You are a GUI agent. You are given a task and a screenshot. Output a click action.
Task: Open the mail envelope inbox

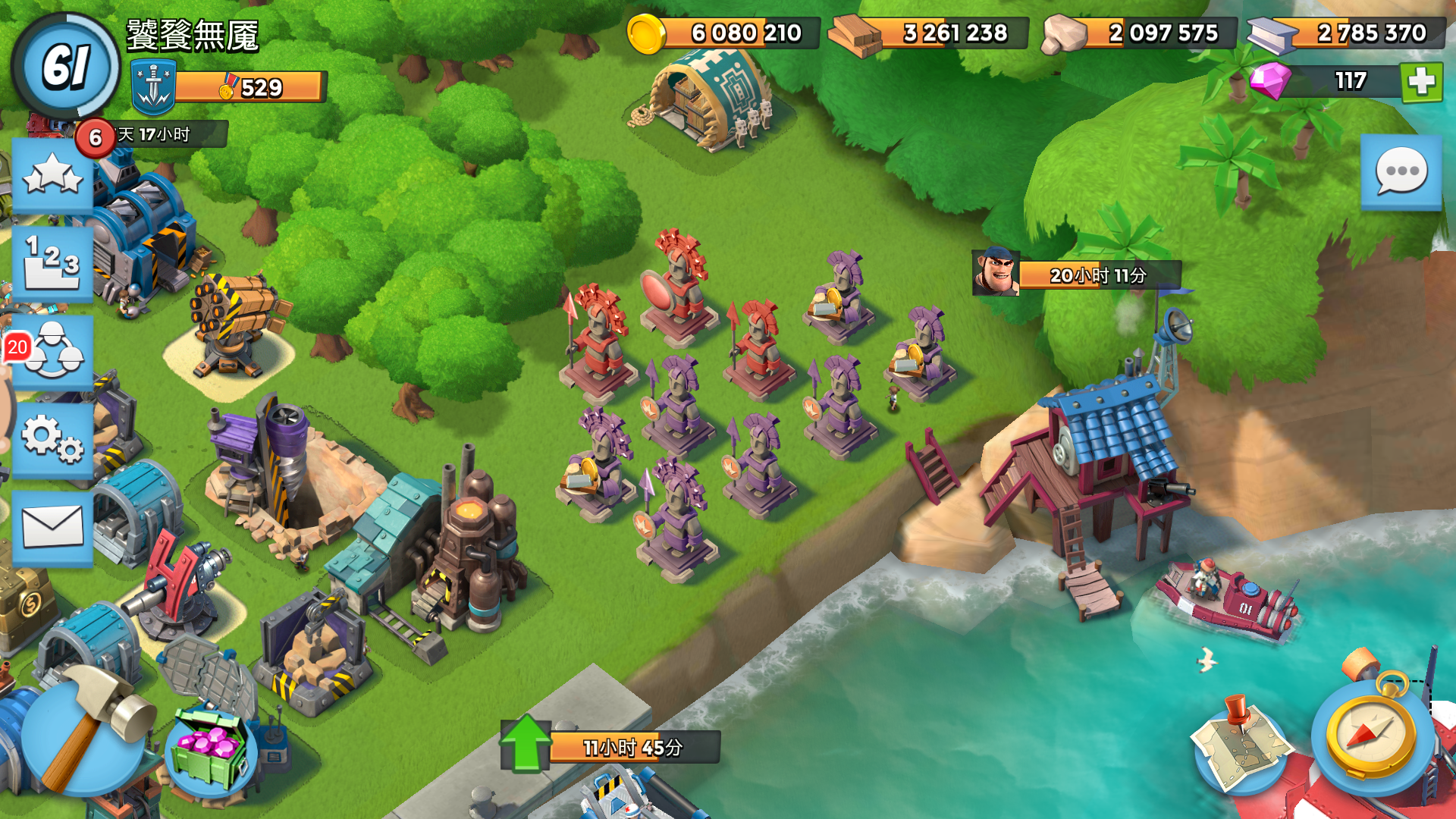[52, 528]
